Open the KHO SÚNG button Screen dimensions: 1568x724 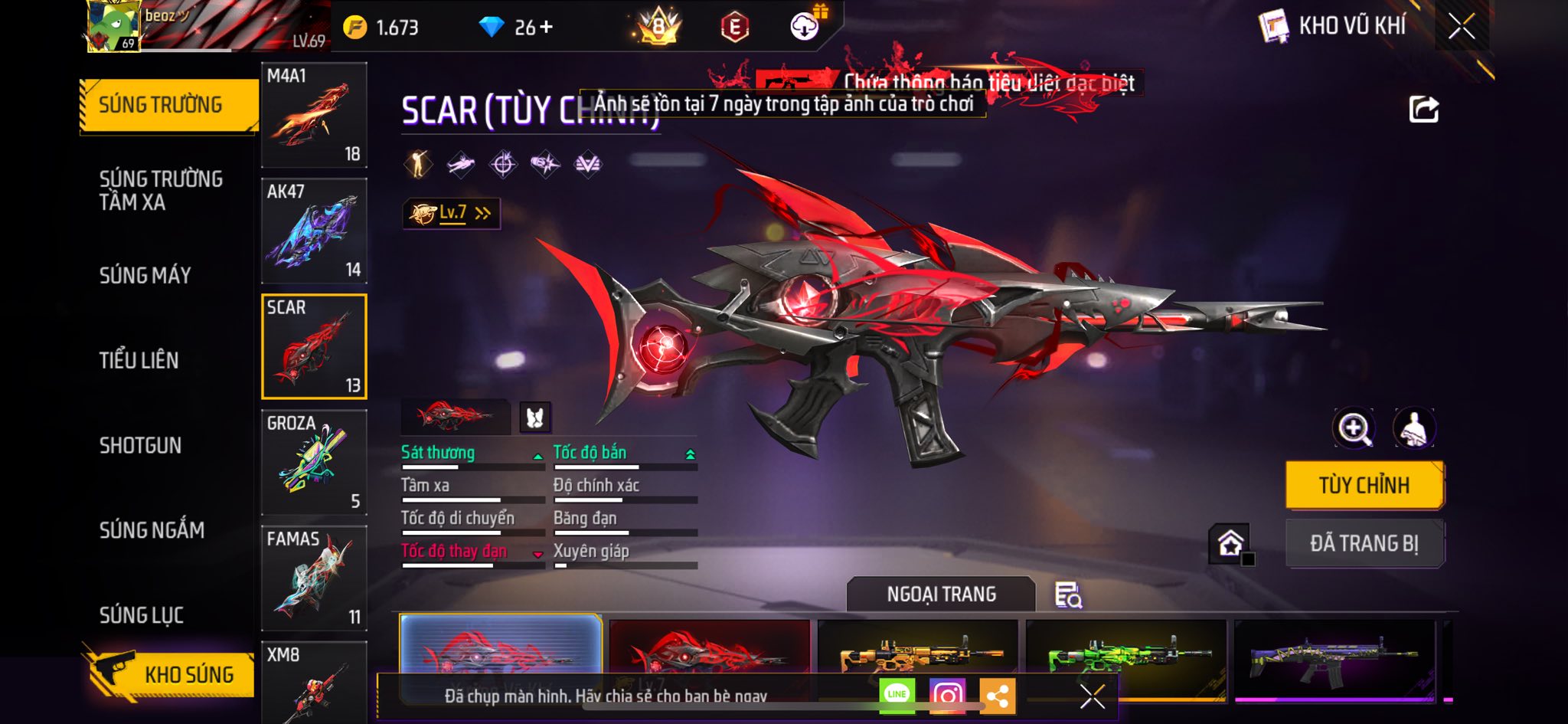click(x=172, y=674)
